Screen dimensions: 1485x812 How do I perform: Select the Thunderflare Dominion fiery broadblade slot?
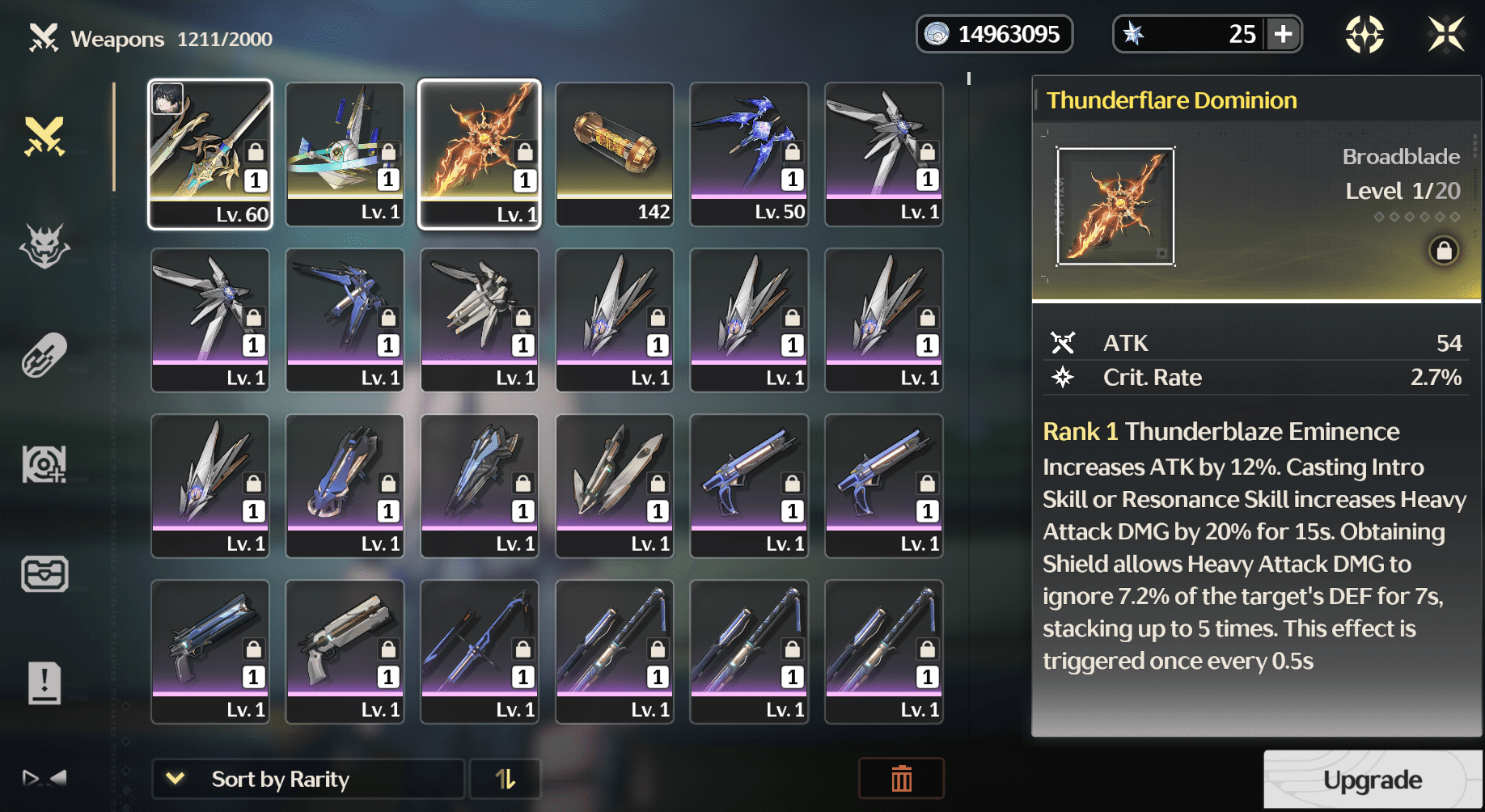point(480,154)
